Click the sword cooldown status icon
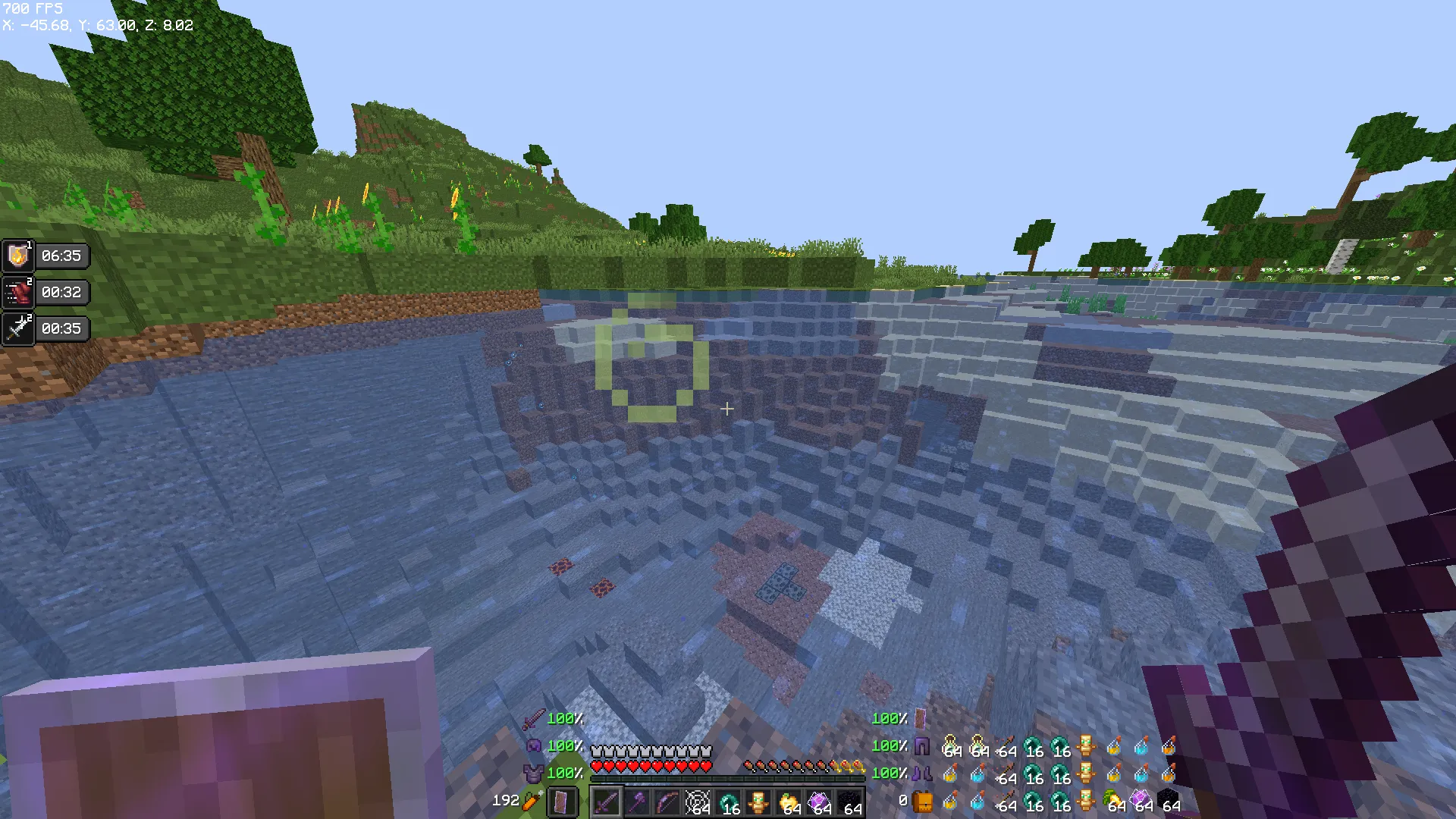Image resolution: width=1456 pixels, height=819 pixels. click(x=18, y=328)
